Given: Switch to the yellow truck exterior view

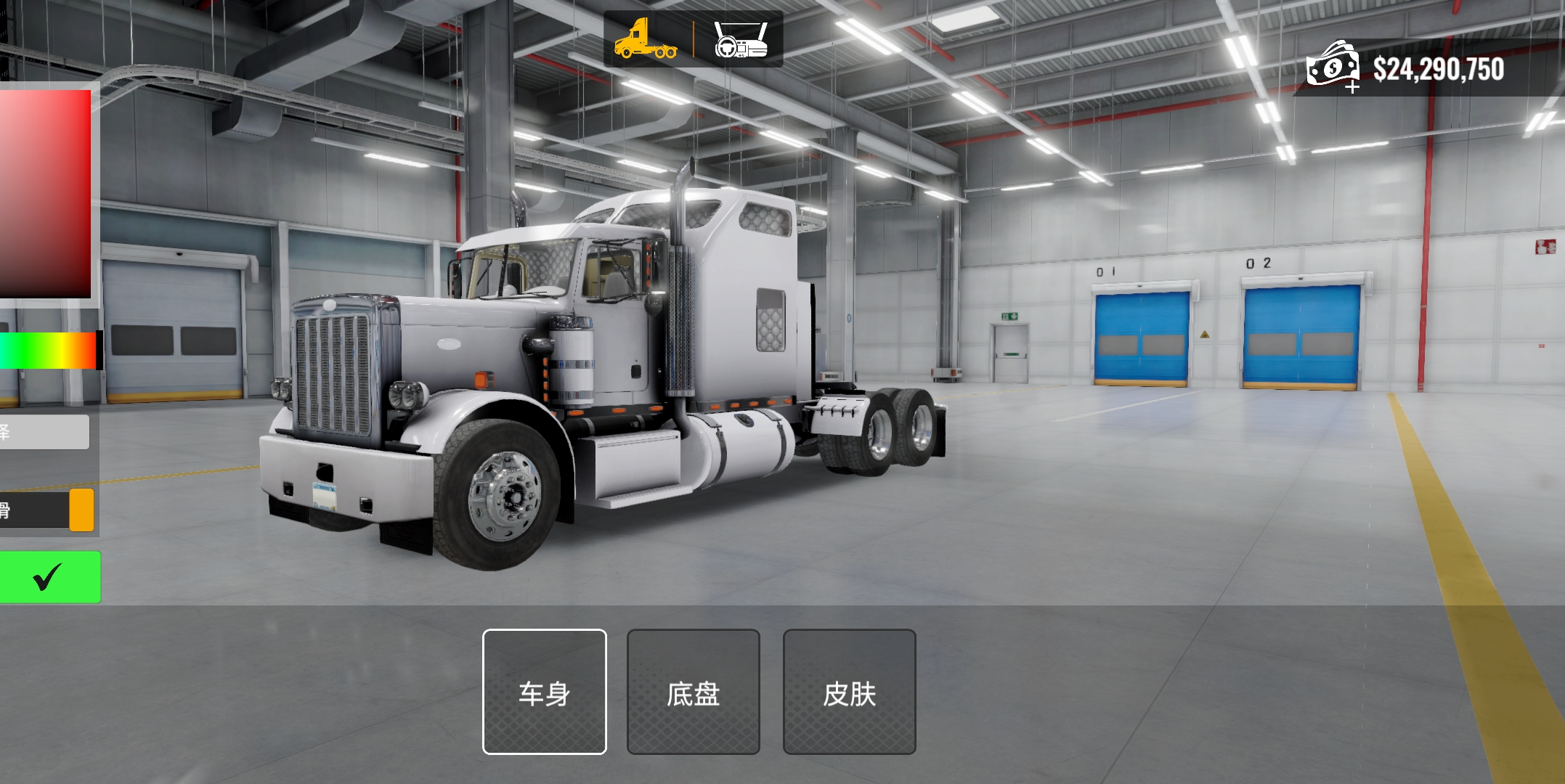Looking at the screenshot, I should 646,40.
